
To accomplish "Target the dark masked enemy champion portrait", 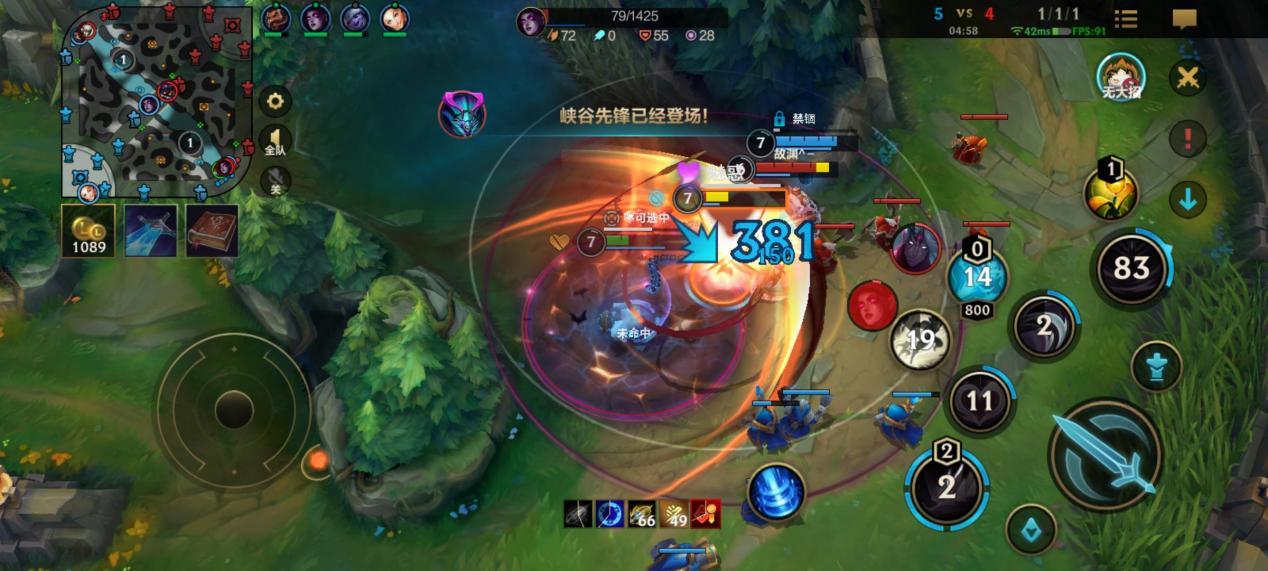I will 915,249.
